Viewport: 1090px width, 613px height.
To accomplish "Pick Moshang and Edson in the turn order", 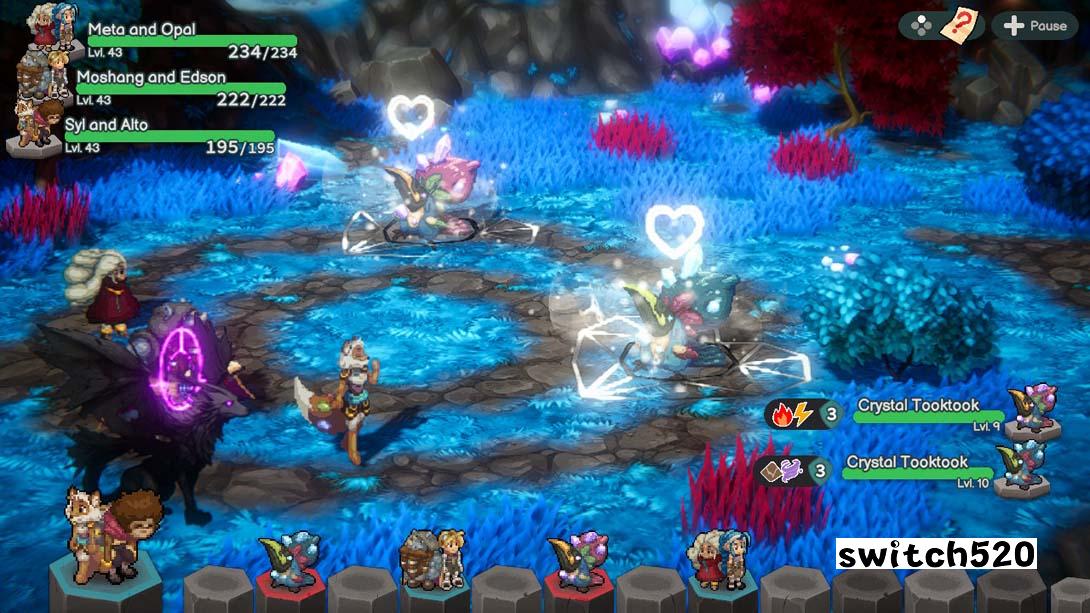I will (x=431, y=560).
